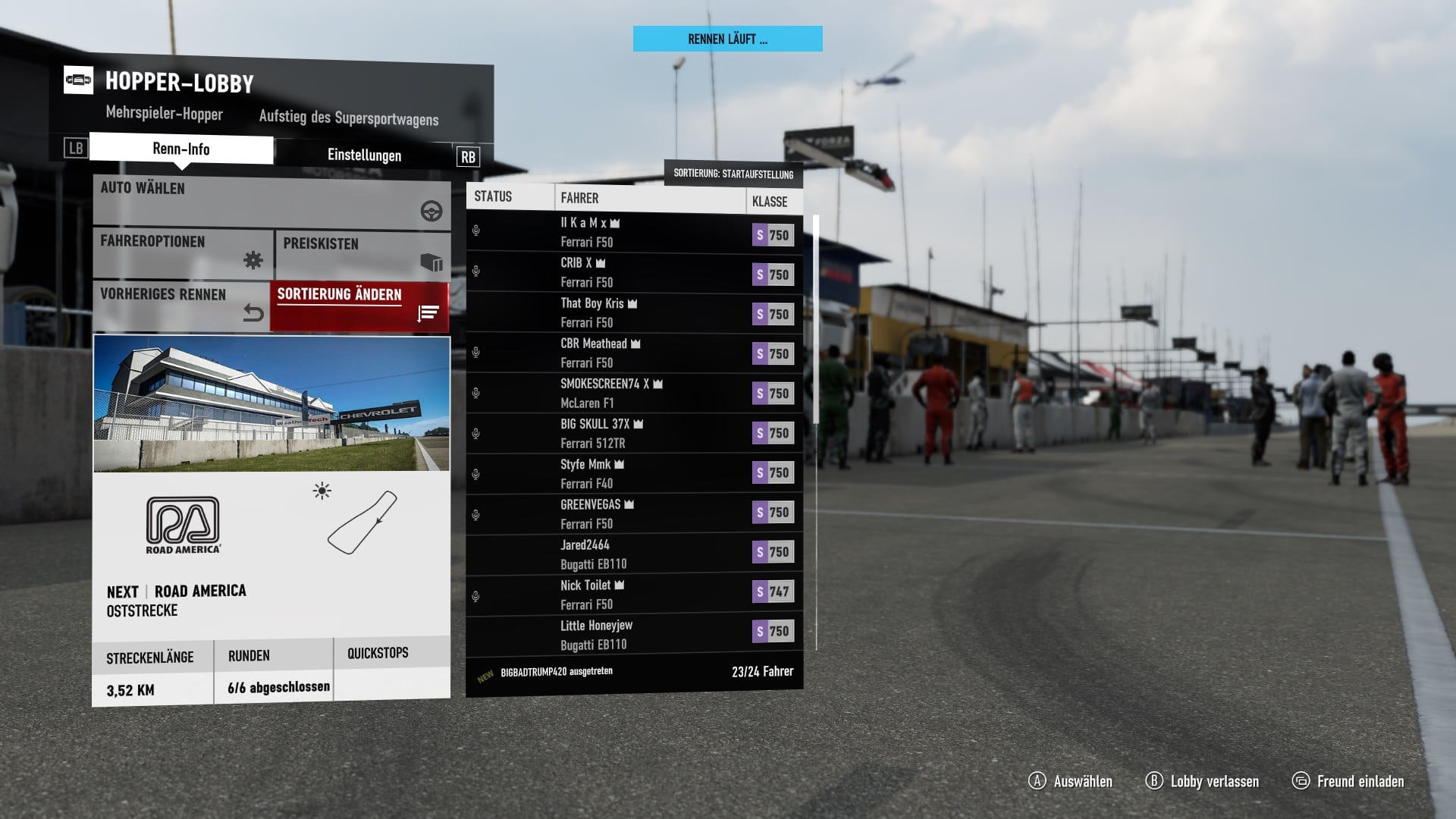Select Little Honeyjew driver row
The width and height of the screenshot is (1456, 819).
(x=634, y=635)
